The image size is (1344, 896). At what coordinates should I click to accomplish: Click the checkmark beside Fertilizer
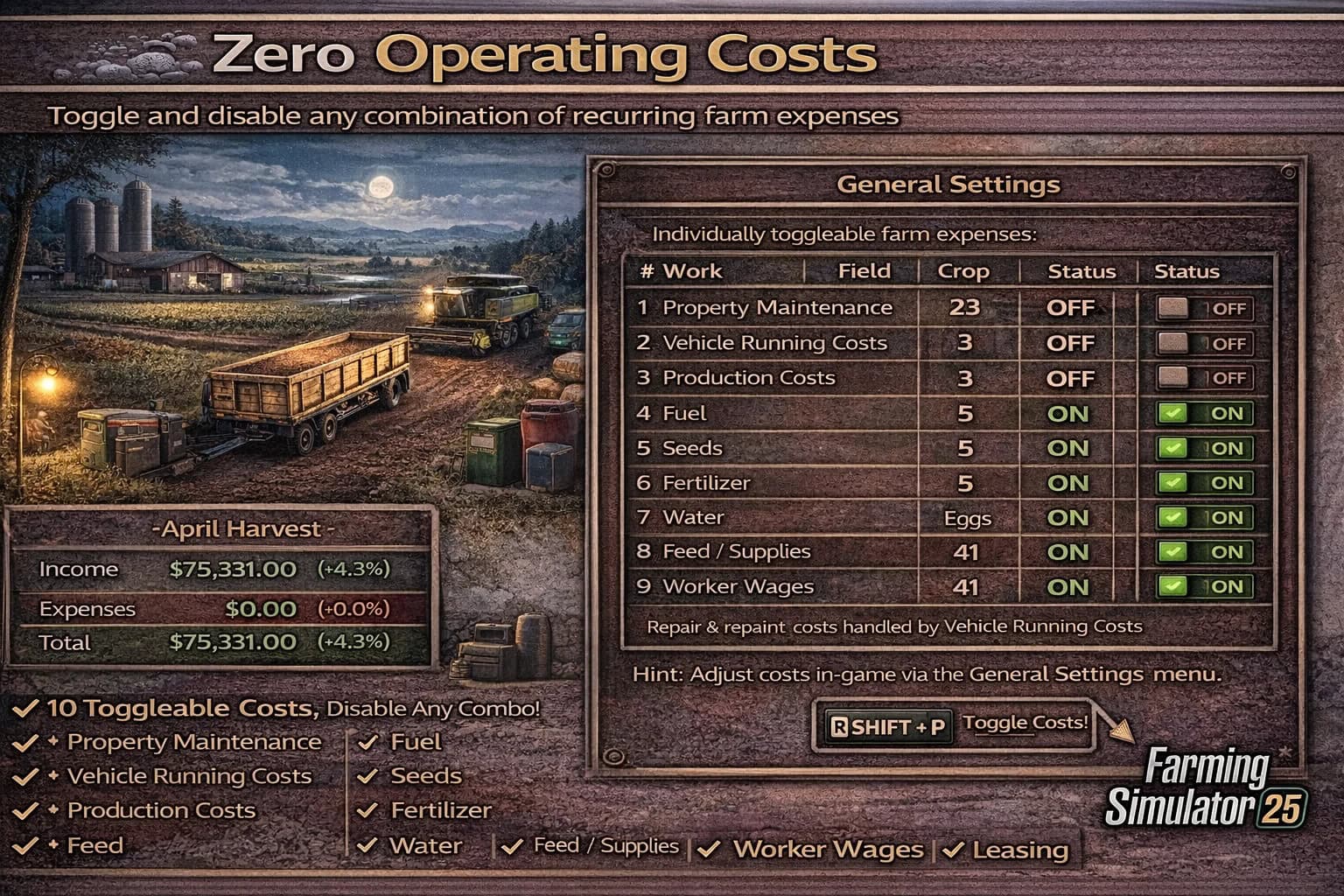coord(367,810)
